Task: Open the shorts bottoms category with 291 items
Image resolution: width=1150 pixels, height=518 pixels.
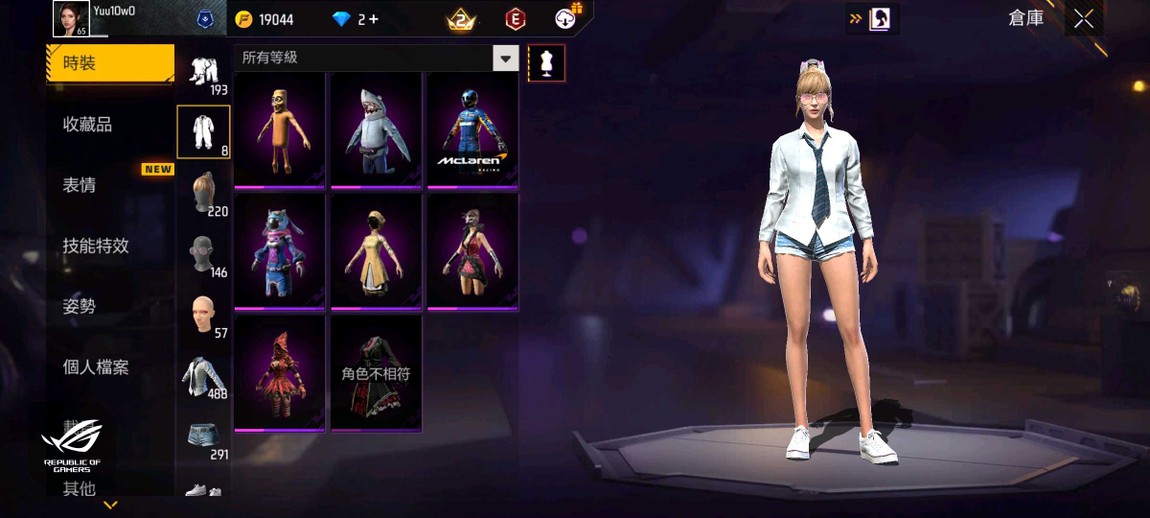Action: pyautogui.click(x=204, y=437)
